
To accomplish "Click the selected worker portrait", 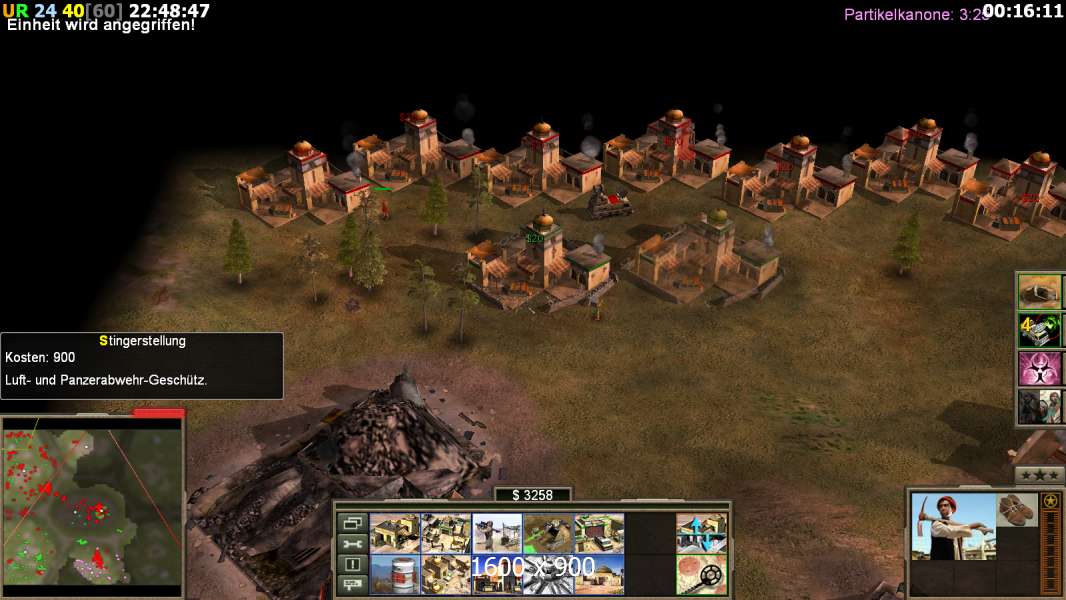I will tap(953, 526).
